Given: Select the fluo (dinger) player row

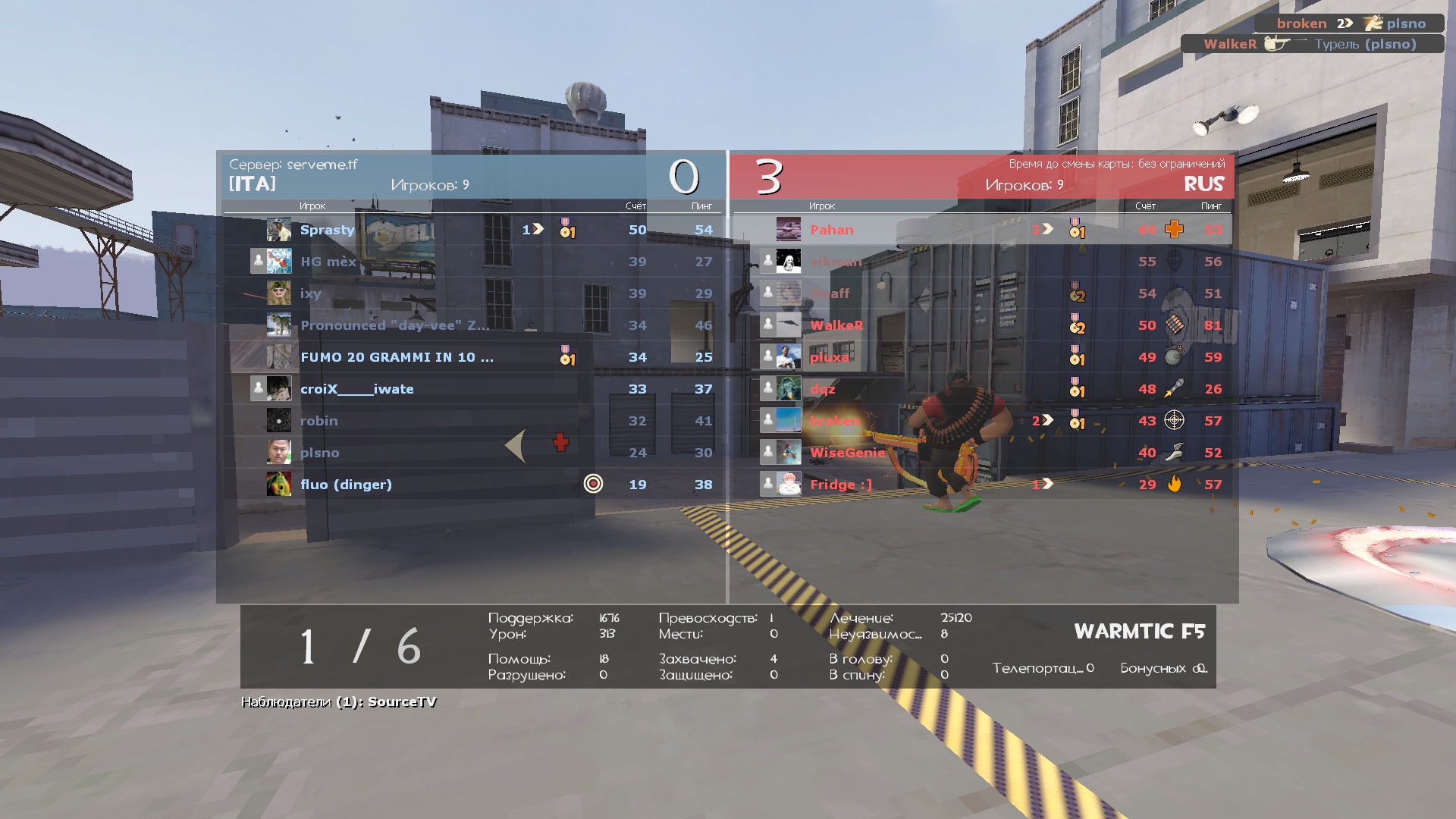Looking at the screenshot, I should [x=346, y=485].
